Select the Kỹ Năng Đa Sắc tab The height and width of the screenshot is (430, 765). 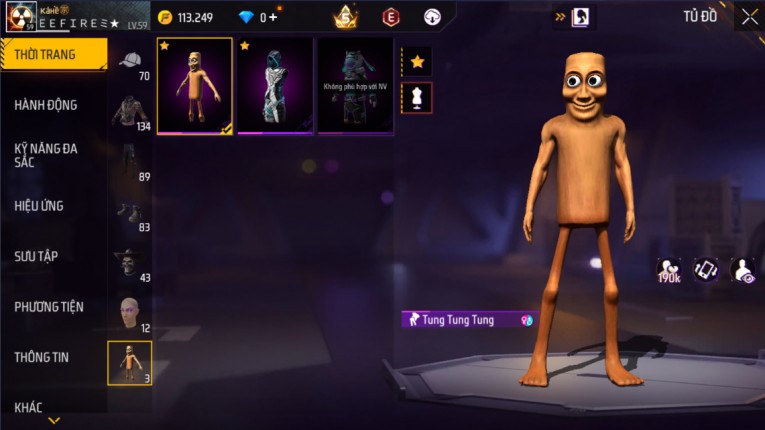pos(46,155)
